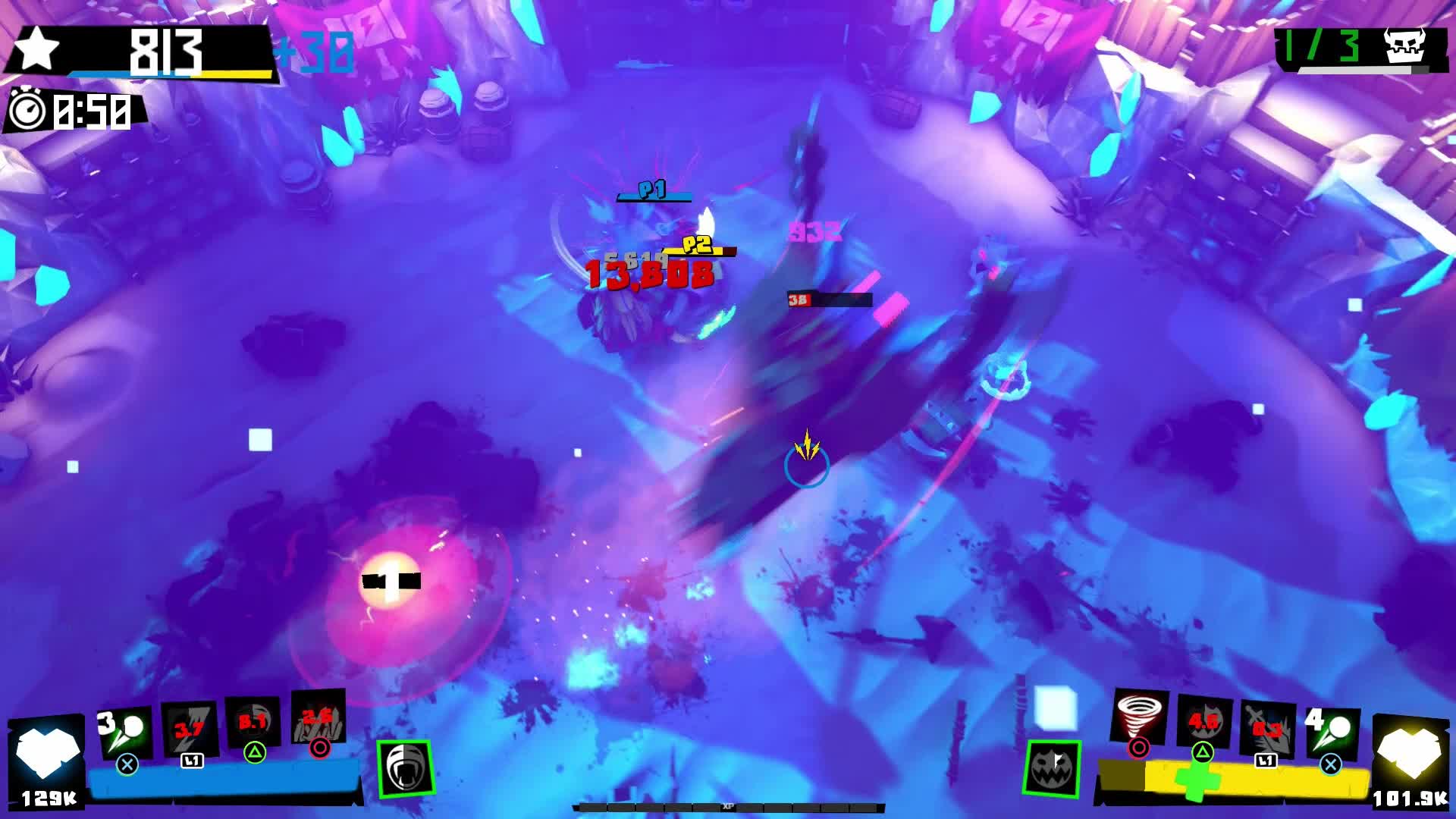Select Player 2's spiky monster face ability
This screenshot has height=819, width=1456.
(x=1203, y=722)
